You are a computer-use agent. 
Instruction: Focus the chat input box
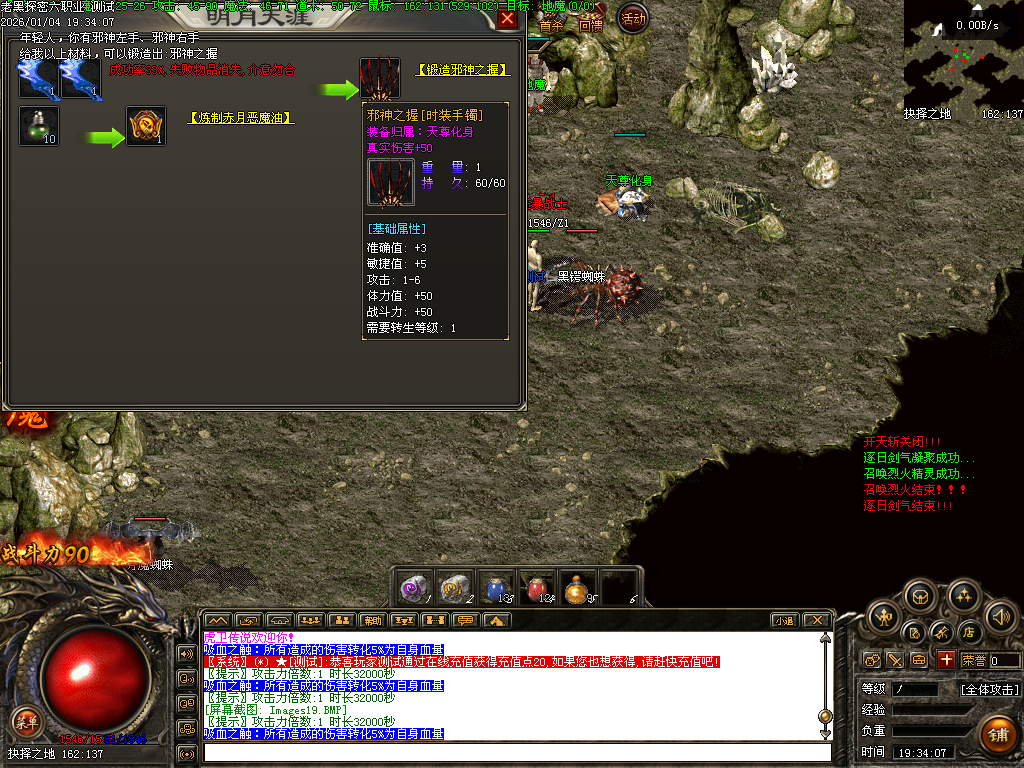point(515,751)
